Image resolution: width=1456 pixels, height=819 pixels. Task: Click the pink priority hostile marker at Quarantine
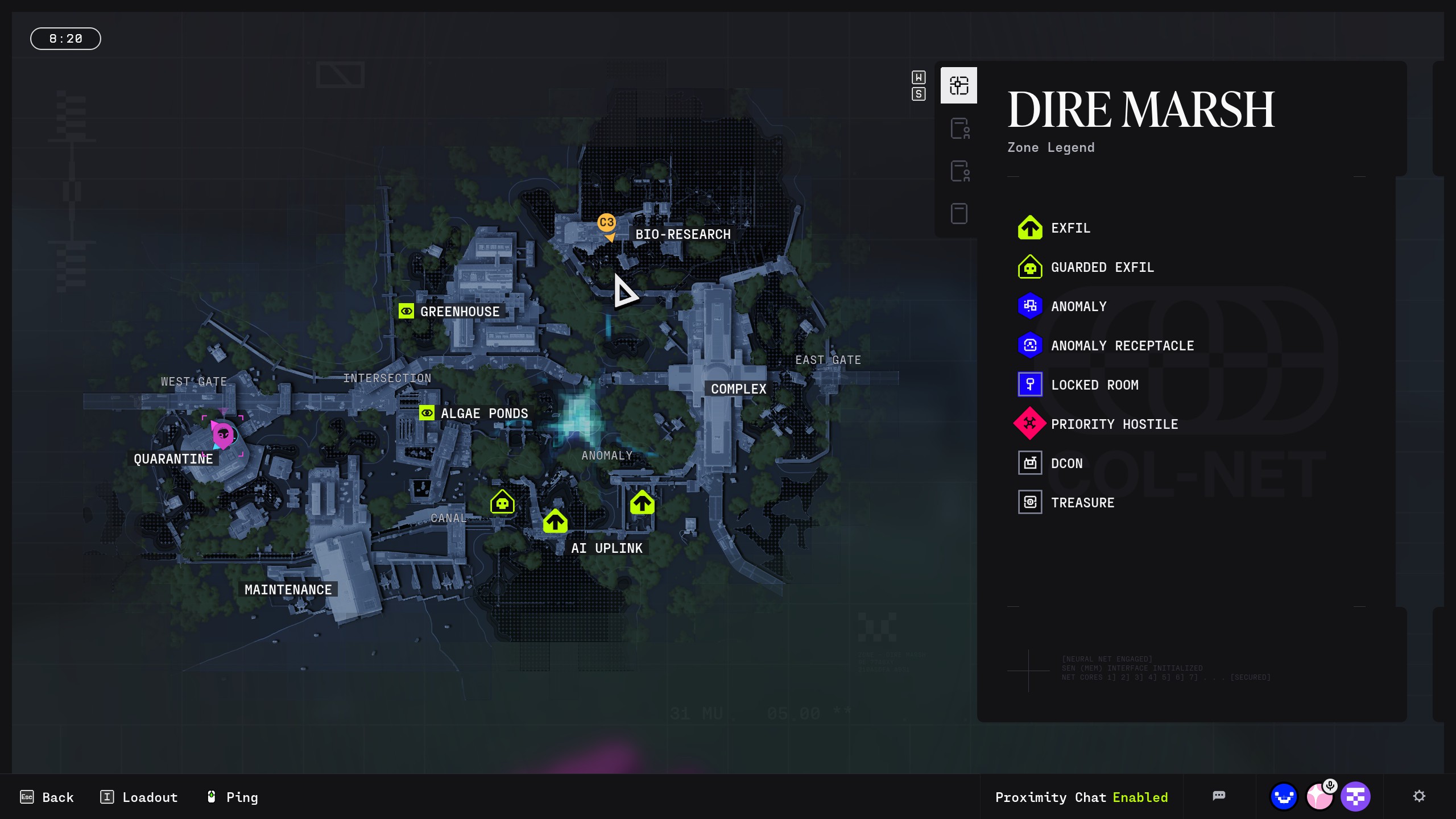tap(223, 436)
